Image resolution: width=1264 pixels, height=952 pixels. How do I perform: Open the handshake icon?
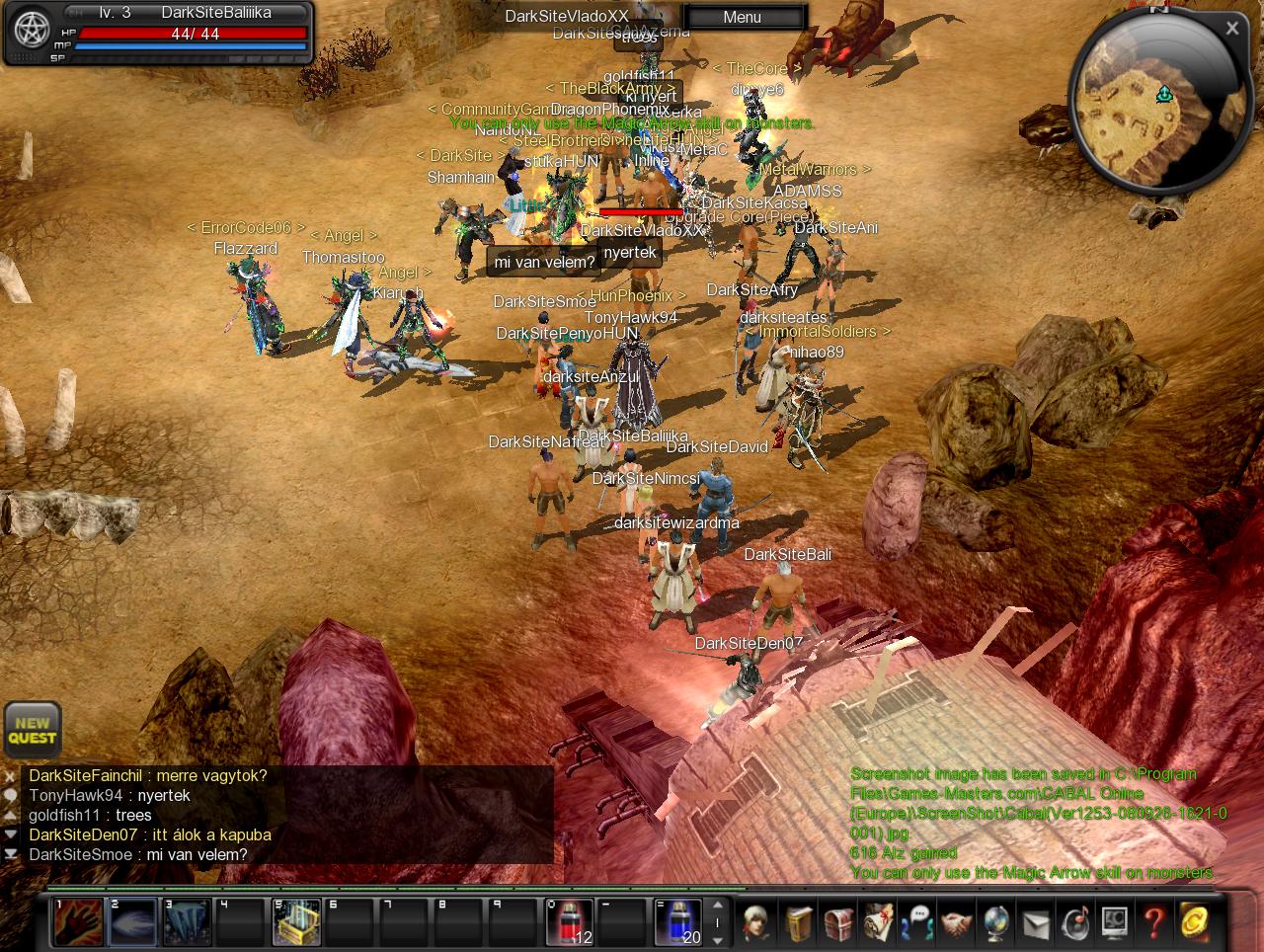(956, 923)
